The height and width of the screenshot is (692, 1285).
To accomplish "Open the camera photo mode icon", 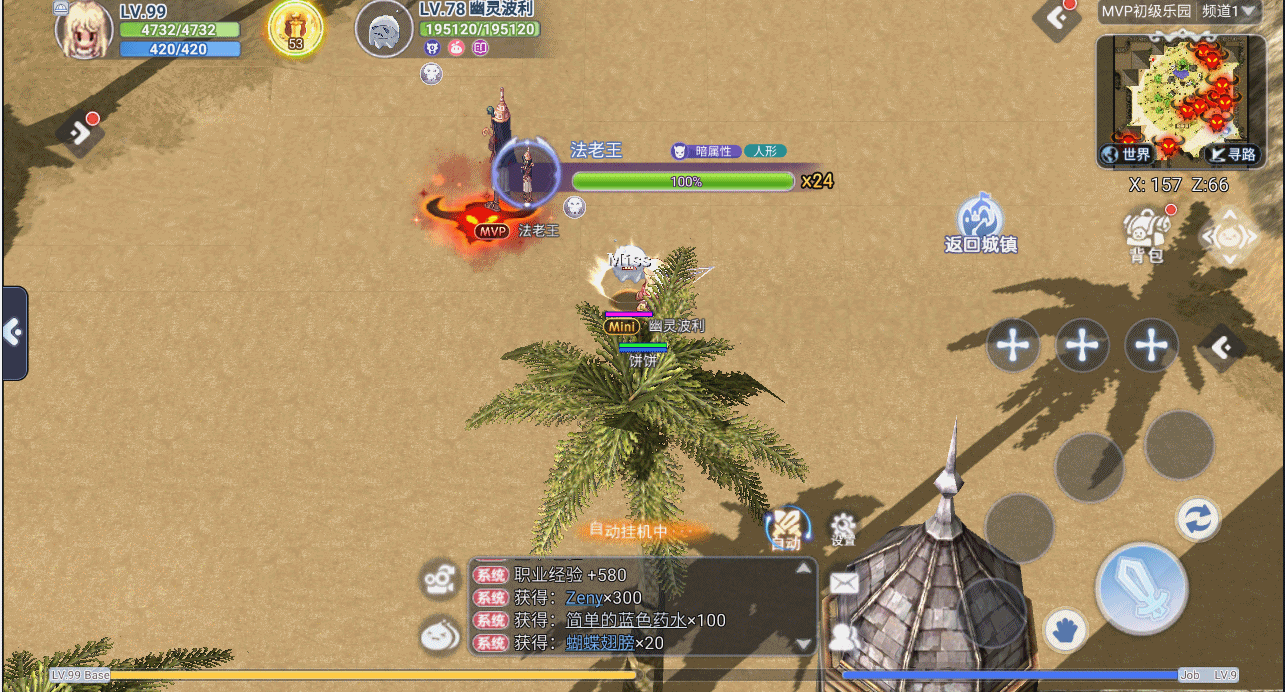I will [439, 579].
